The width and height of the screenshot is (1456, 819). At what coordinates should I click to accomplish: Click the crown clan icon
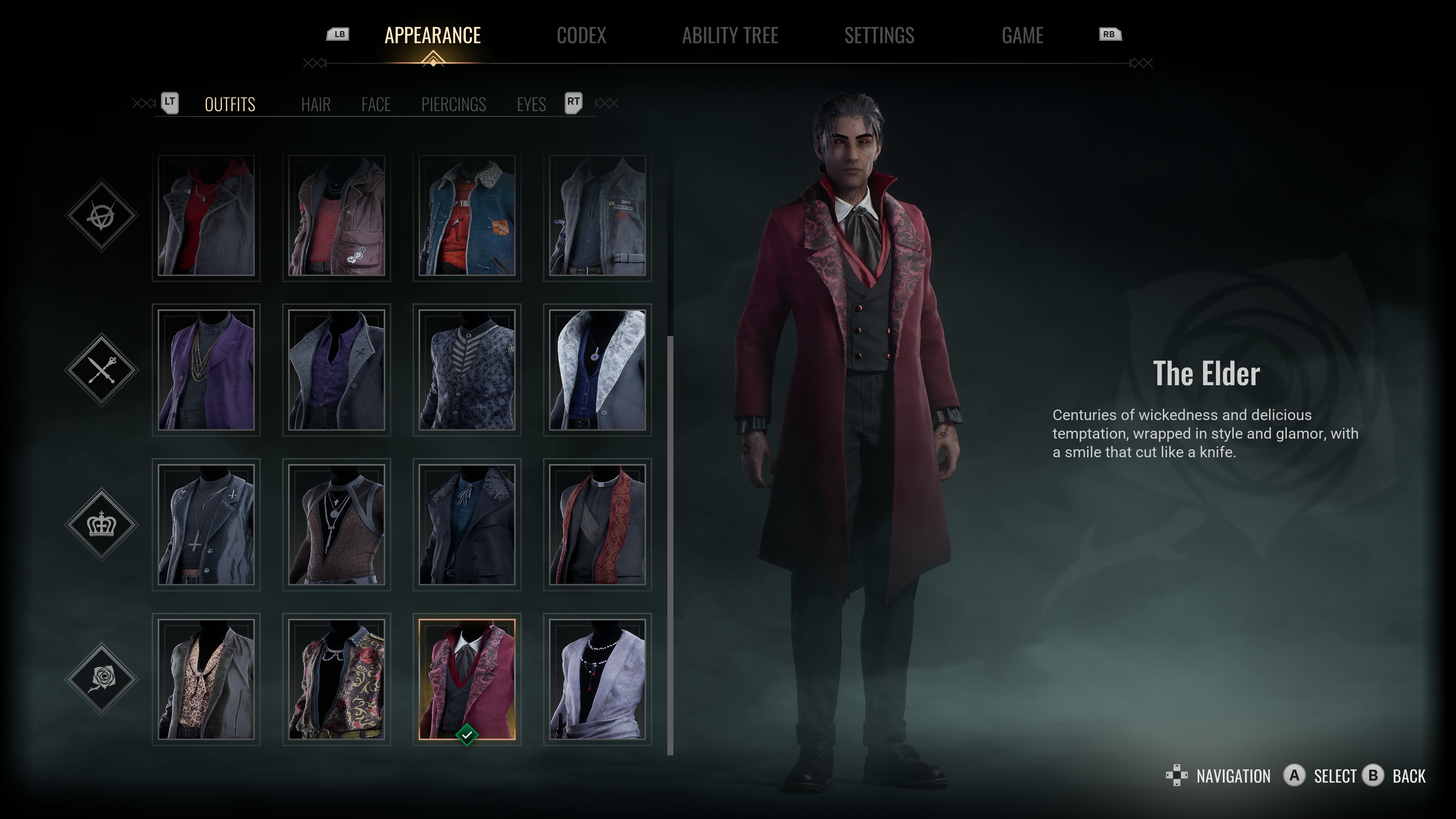tap(102, 524)
